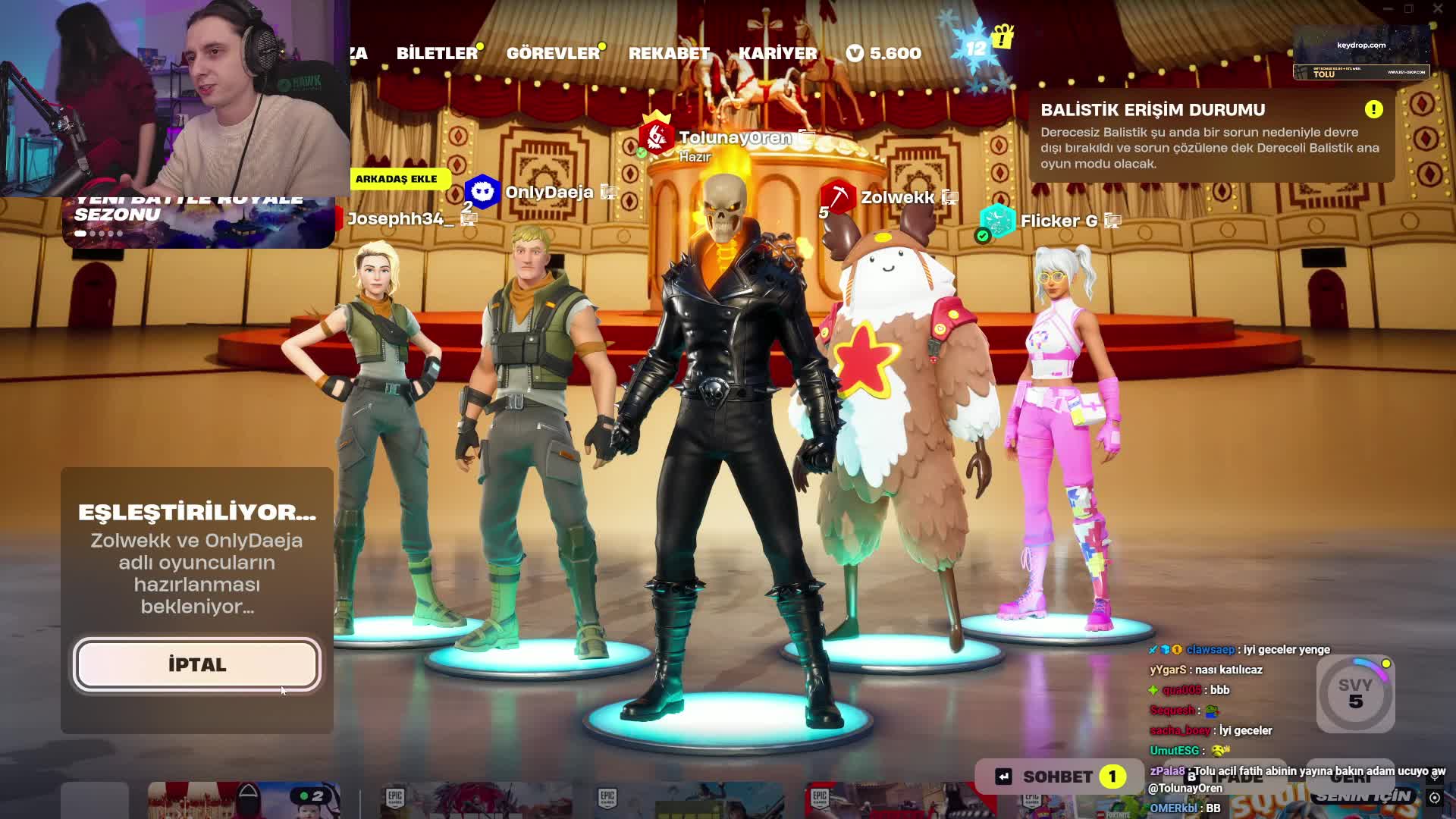Choose the game mode tile with 2 players
The image size is (1456, 819).
click(x=243, y=800)
